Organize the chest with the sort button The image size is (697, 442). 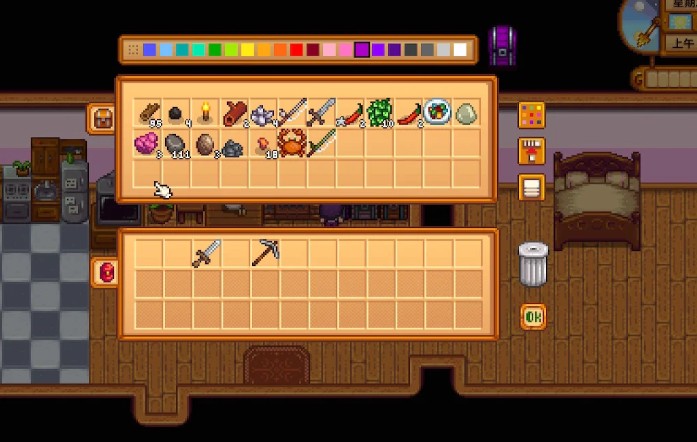click(x=532, y=187)
